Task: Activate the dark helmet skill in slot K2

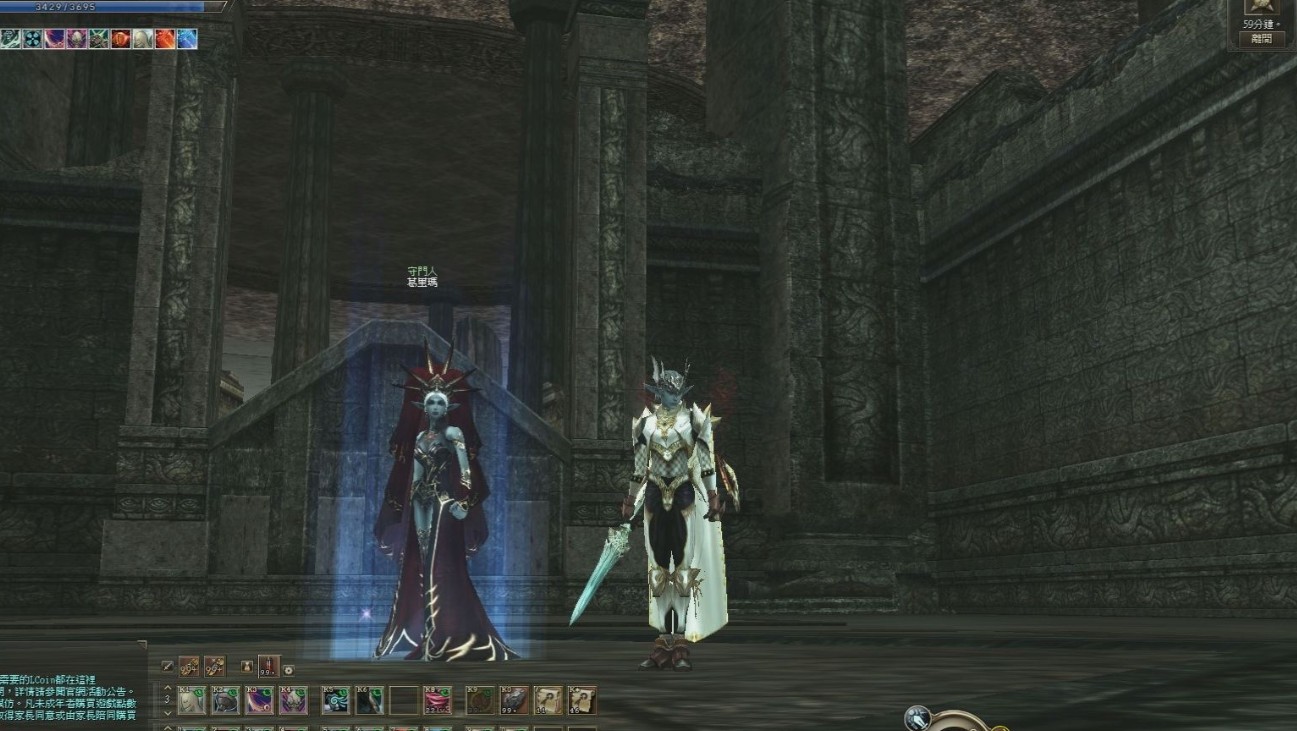Action: point(225,700)
